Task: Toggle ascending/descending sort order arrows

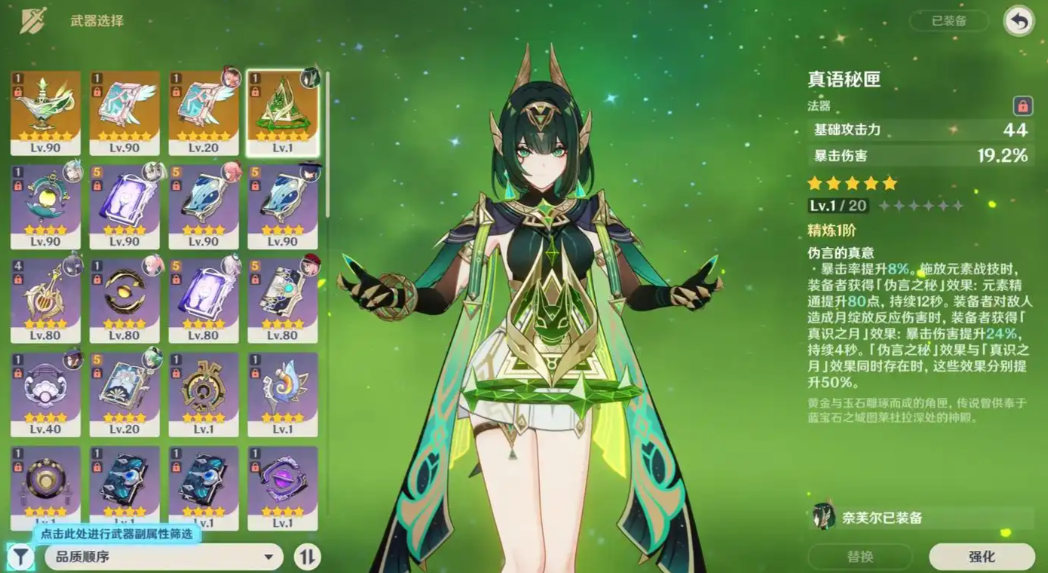Action: [308, 556]
